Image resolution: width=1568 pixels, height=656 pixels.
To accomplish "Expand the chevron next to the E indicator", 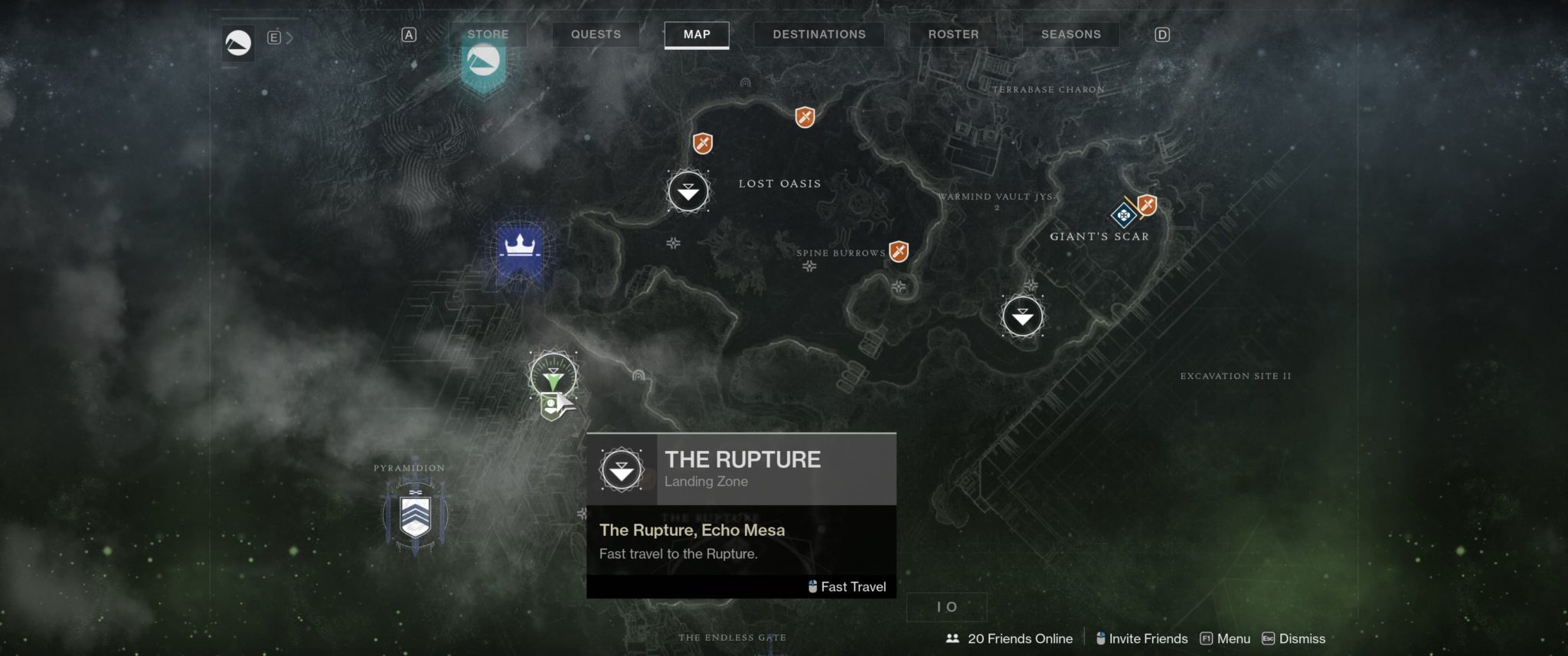I will coord(289,35).
